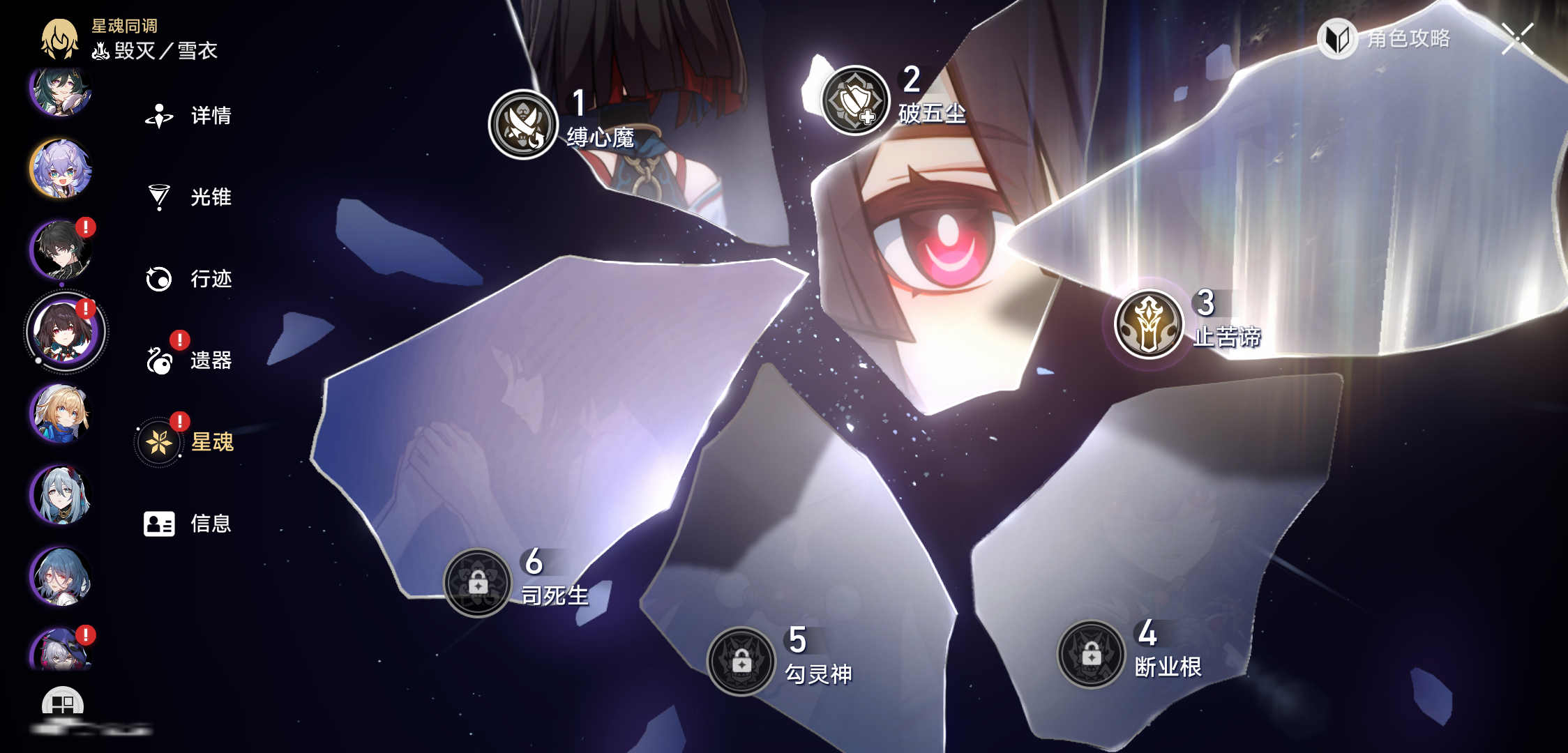Screen dimensions: 1568x753
Task: Activate eidolon 3 止苦谛
Action: click(1149, 324)
